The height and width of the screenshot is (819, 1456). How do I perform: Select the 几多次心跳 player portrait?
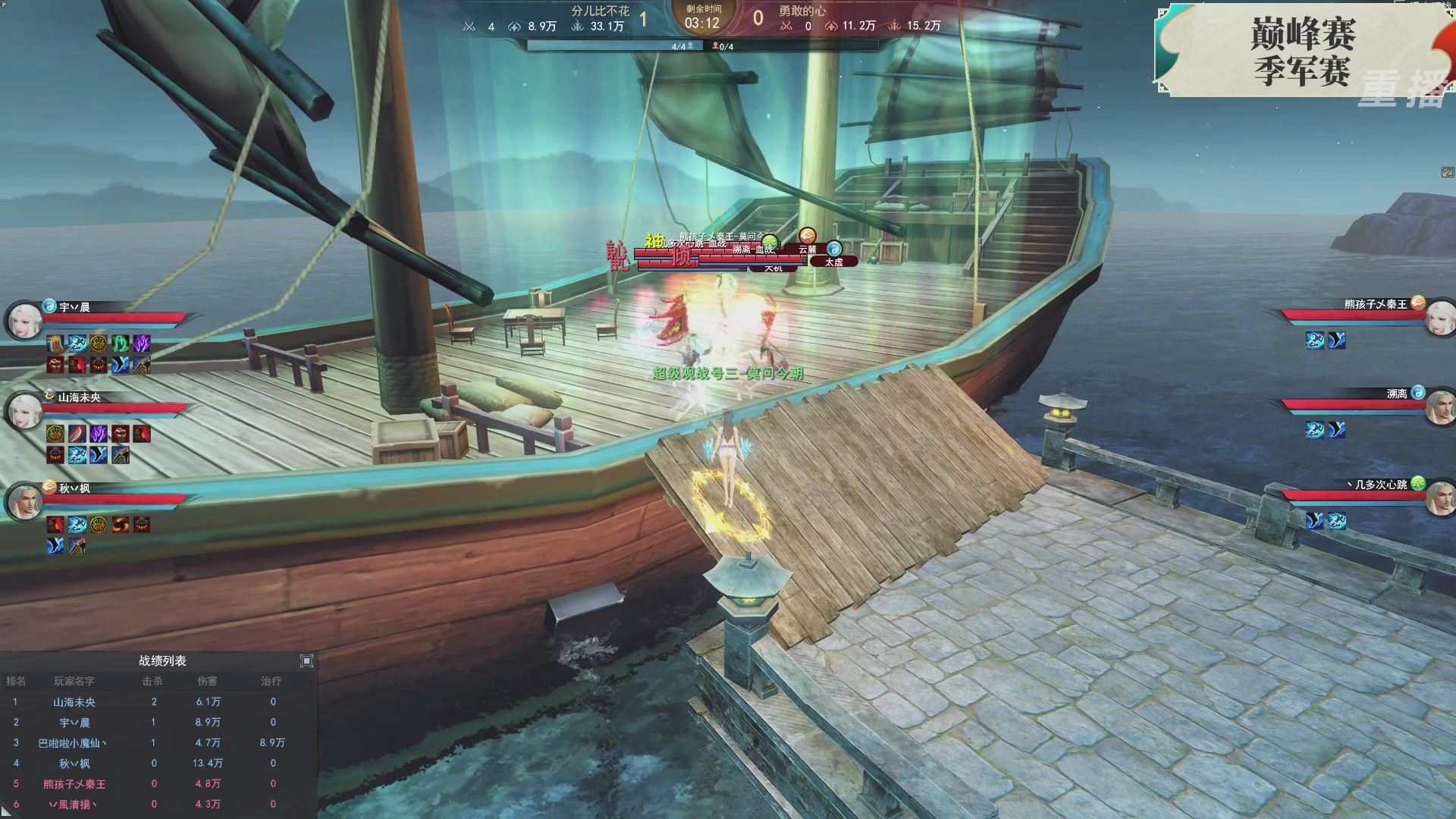pyautogui.click(x=1439, y=498)
